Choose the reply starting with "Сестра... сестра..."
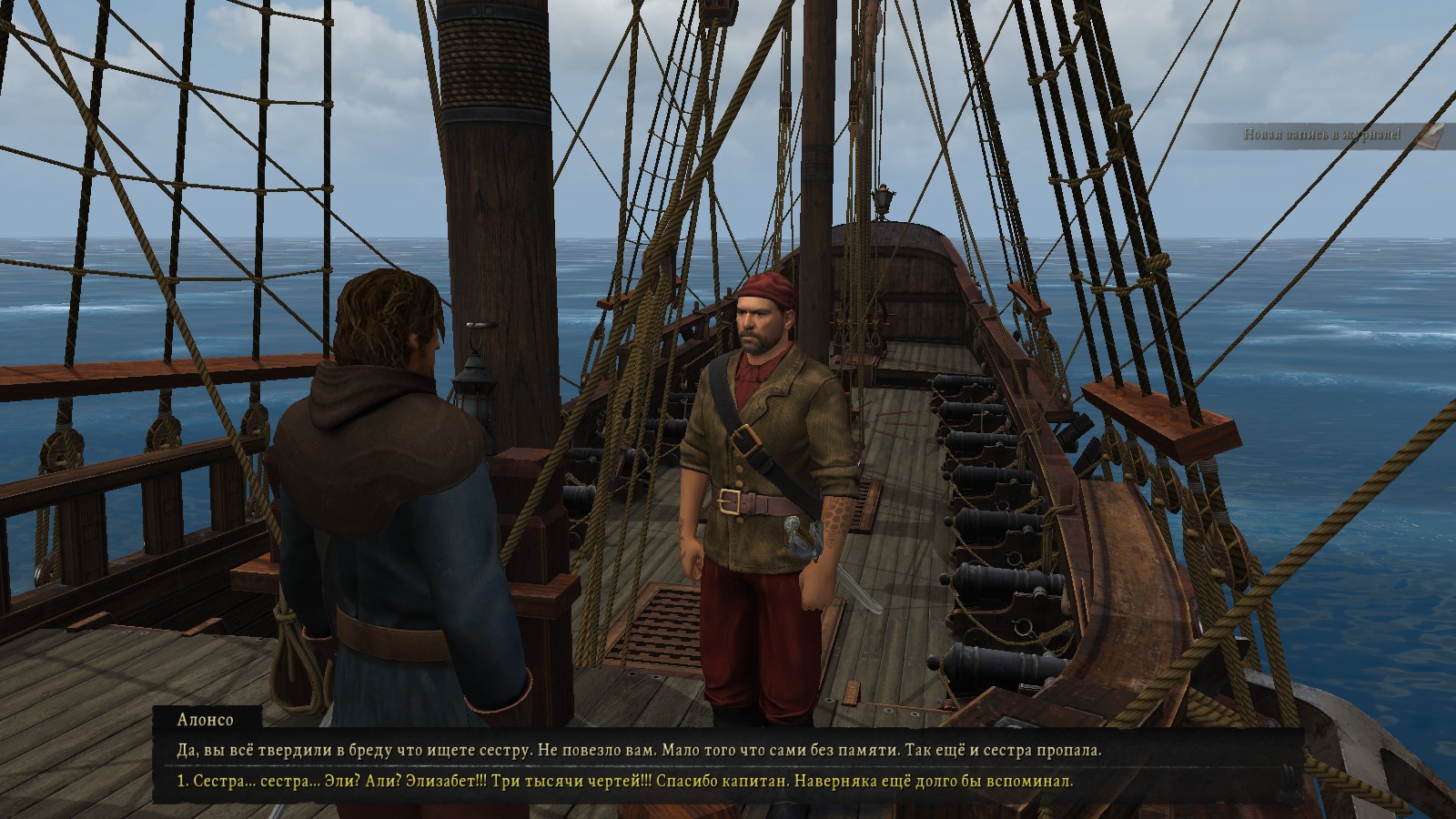This screenshot has height=819, width=1456. 625,782
